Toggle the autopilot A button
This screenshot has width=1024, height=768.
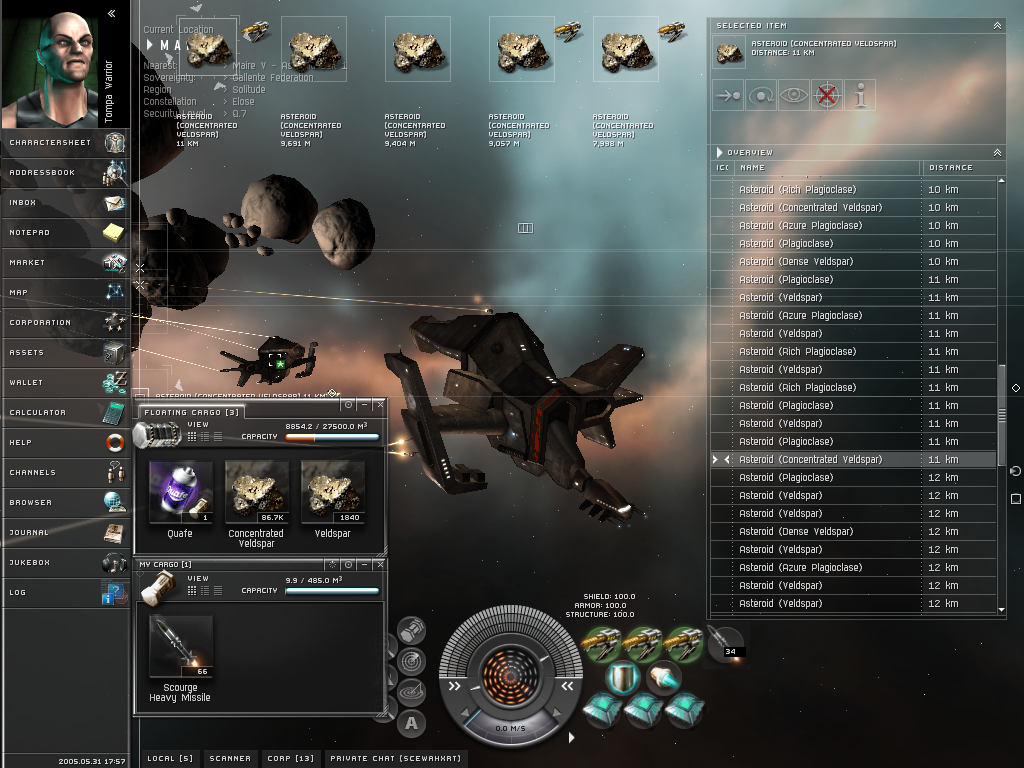pos(411,722)
